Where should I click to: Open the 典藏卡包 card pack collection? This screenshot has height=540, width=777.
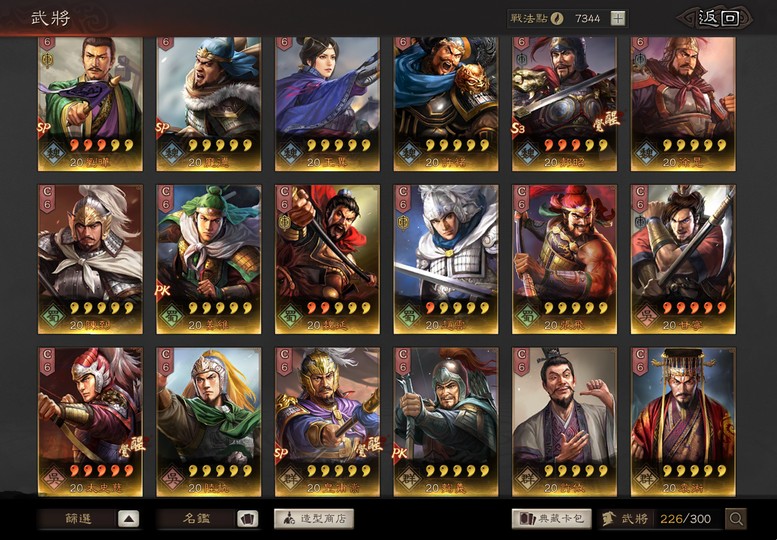click(x=551, y=518)
